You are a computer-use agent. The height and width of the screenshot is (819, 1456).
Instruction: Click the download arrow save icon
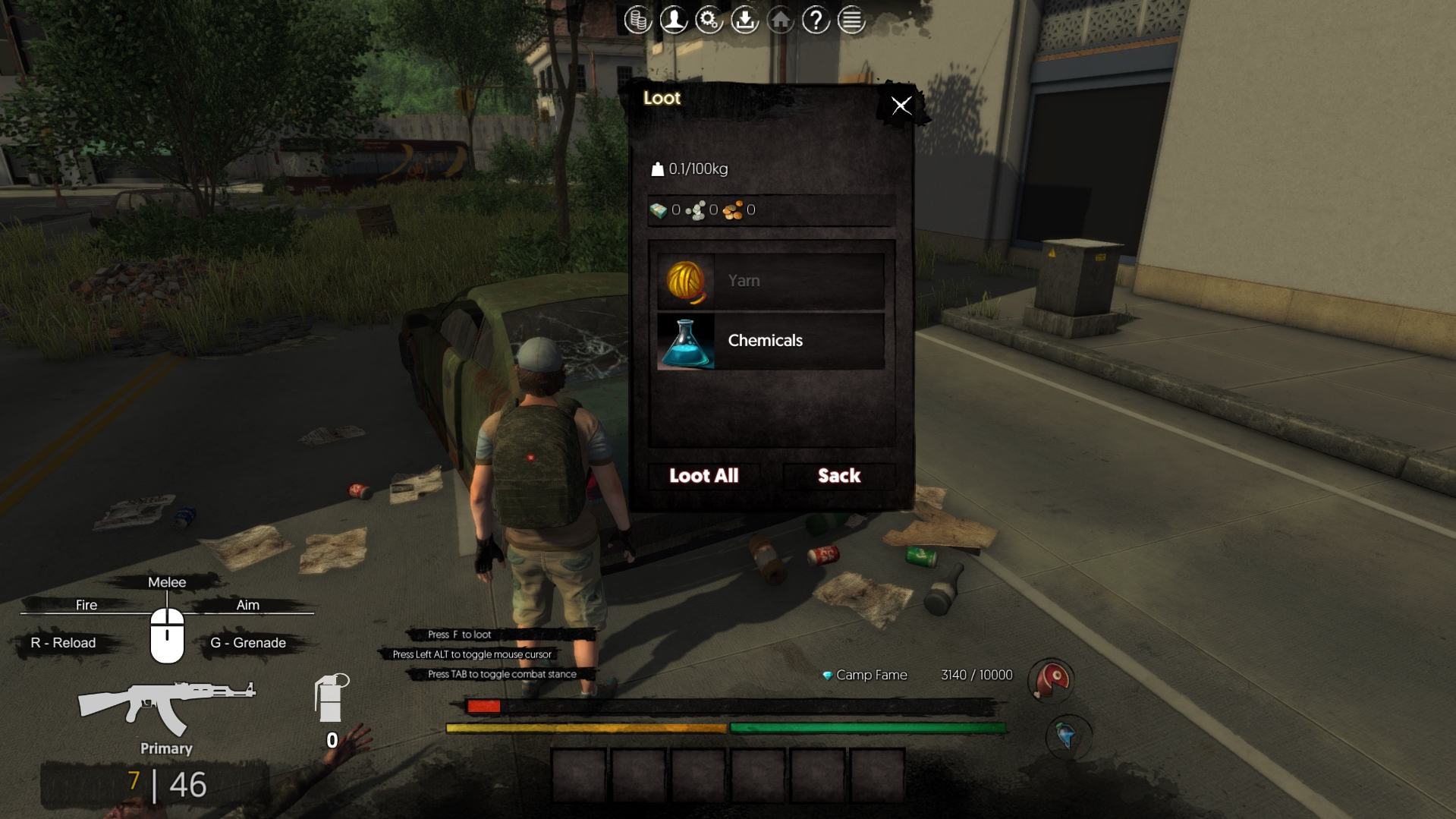point(744,20)
